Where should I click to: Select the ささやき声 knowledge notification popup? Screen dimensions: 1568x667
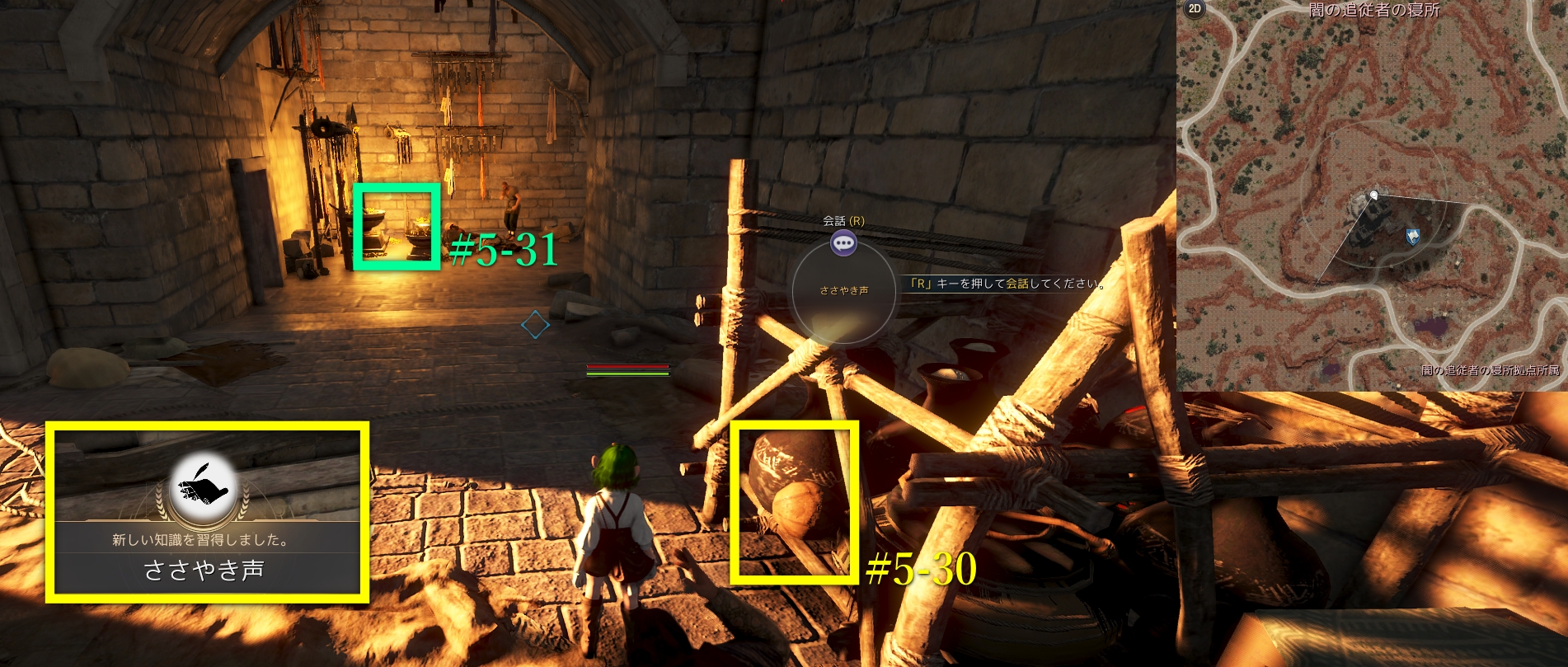click(x=206, y=512)
